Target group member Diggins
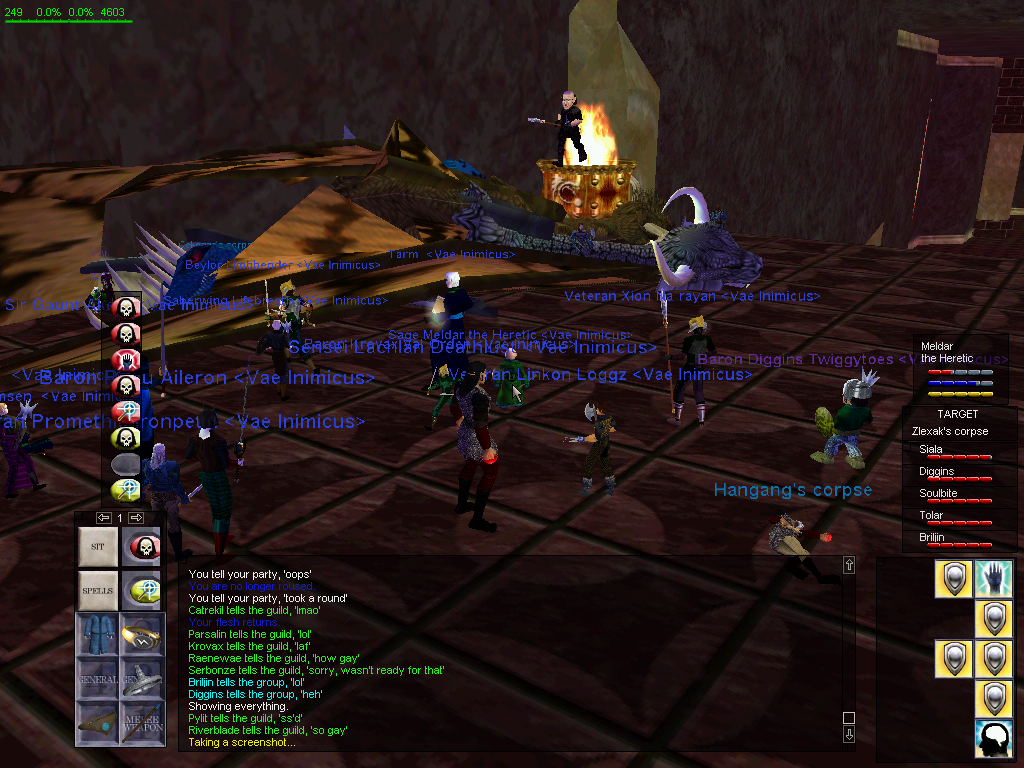Viewport: 1024px width, 768px height. click(936, 472)
